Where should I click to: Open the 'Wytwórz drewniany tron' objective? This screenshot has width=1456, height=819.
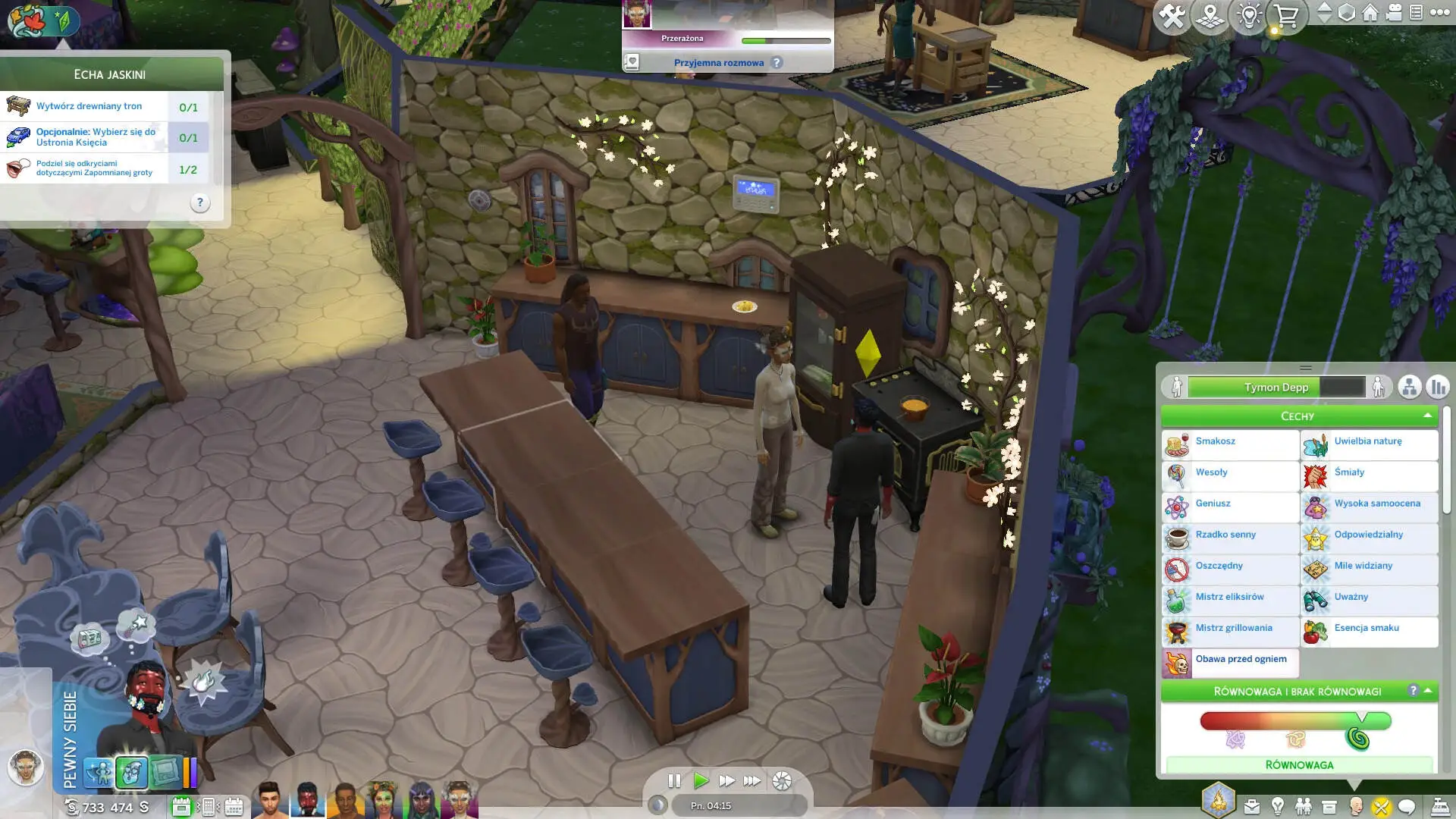pos(89,106)
